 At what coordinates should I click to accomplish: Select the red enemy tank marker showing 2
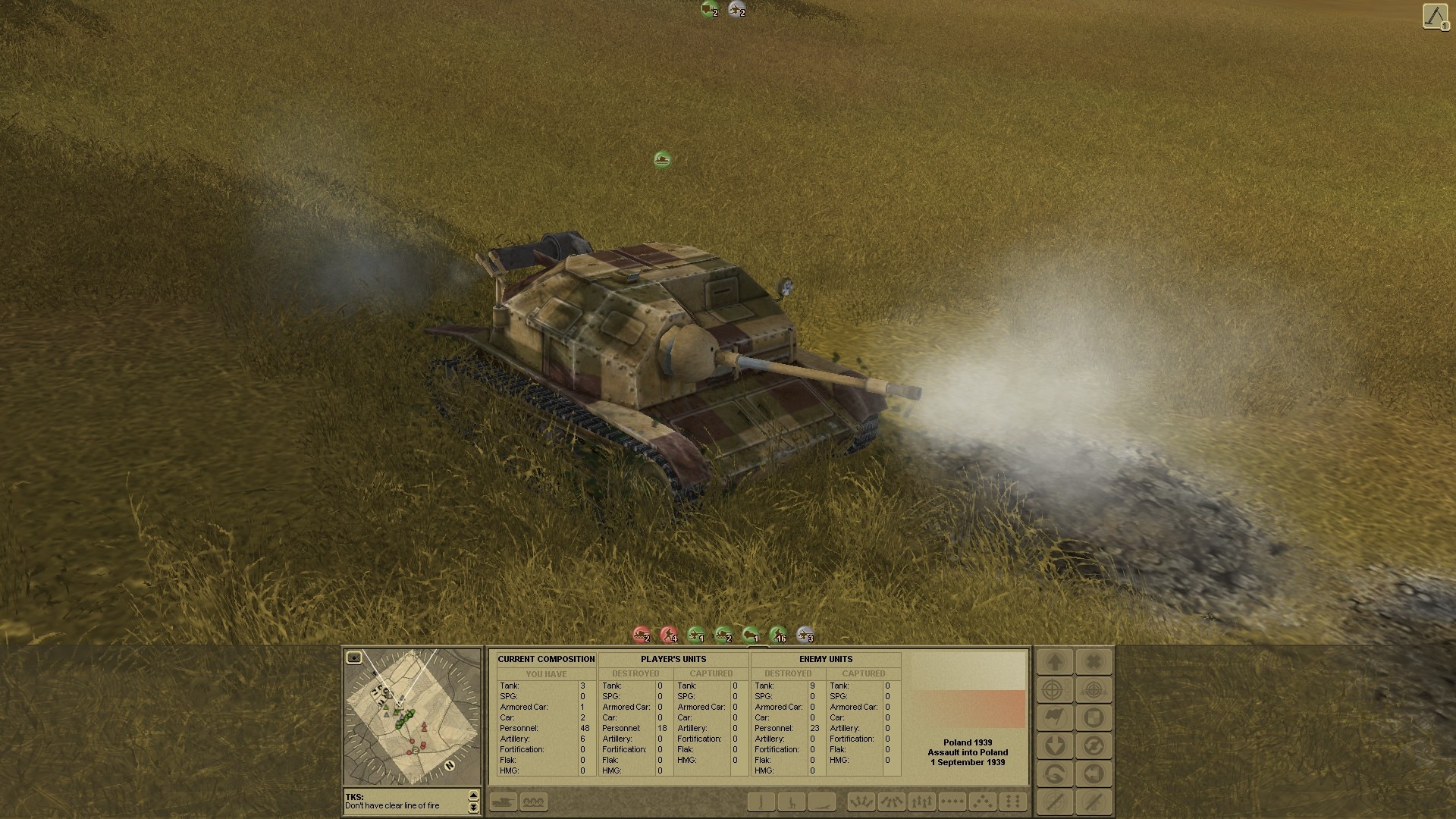642,635
